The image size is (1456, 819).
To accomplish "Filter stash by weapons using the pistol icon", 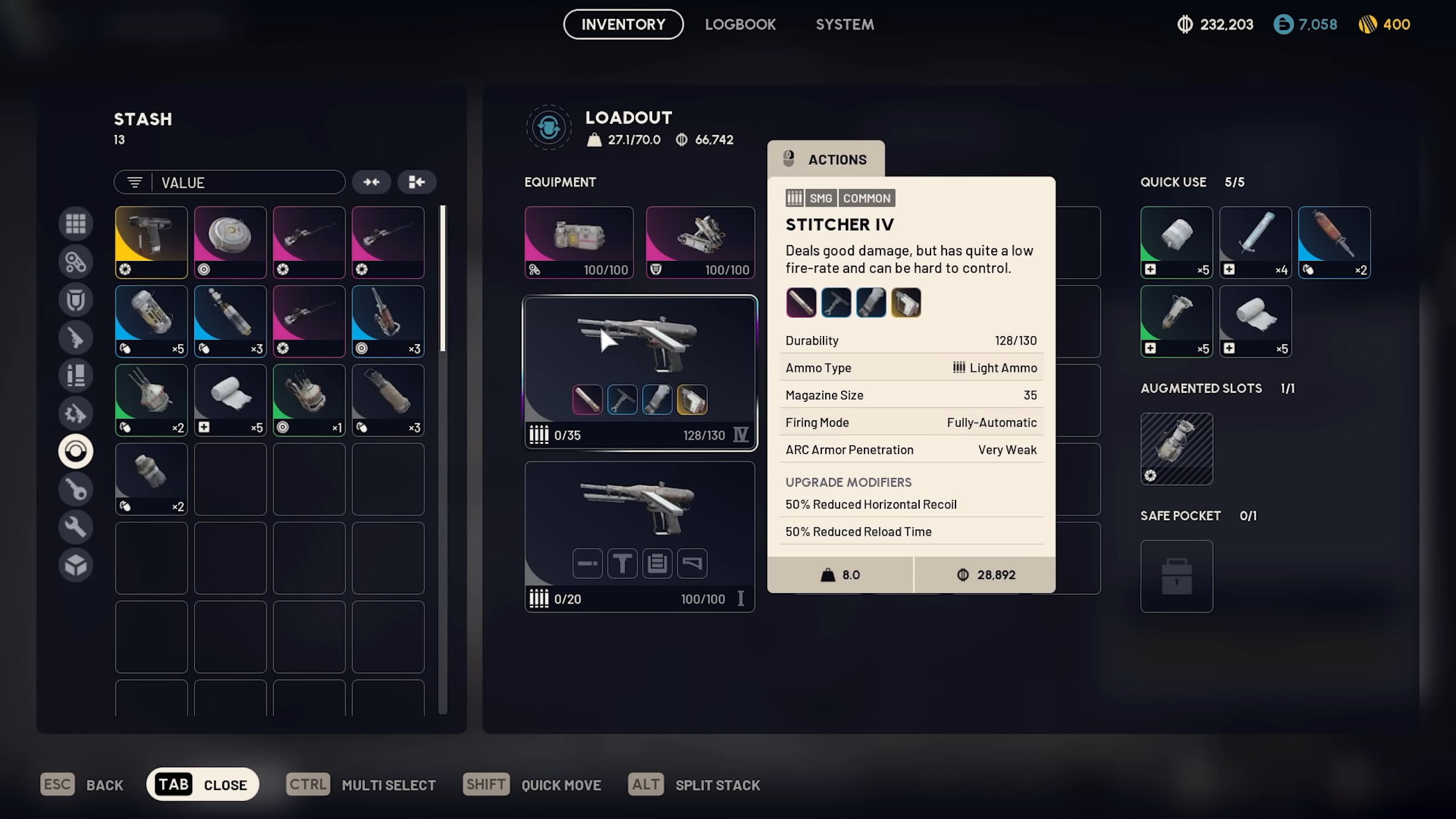I will [76, 337].
